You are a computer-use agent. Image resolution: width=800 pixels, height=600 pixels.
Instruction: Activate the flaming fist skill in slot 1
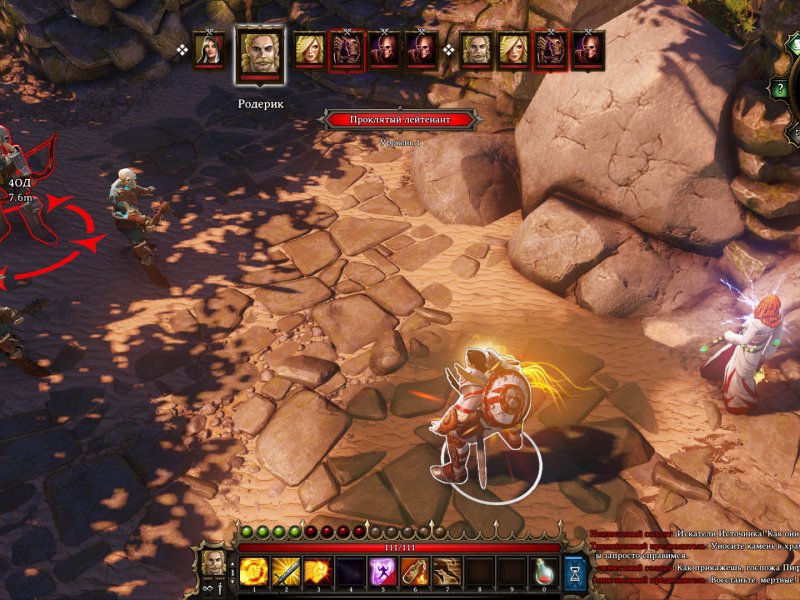254,571
